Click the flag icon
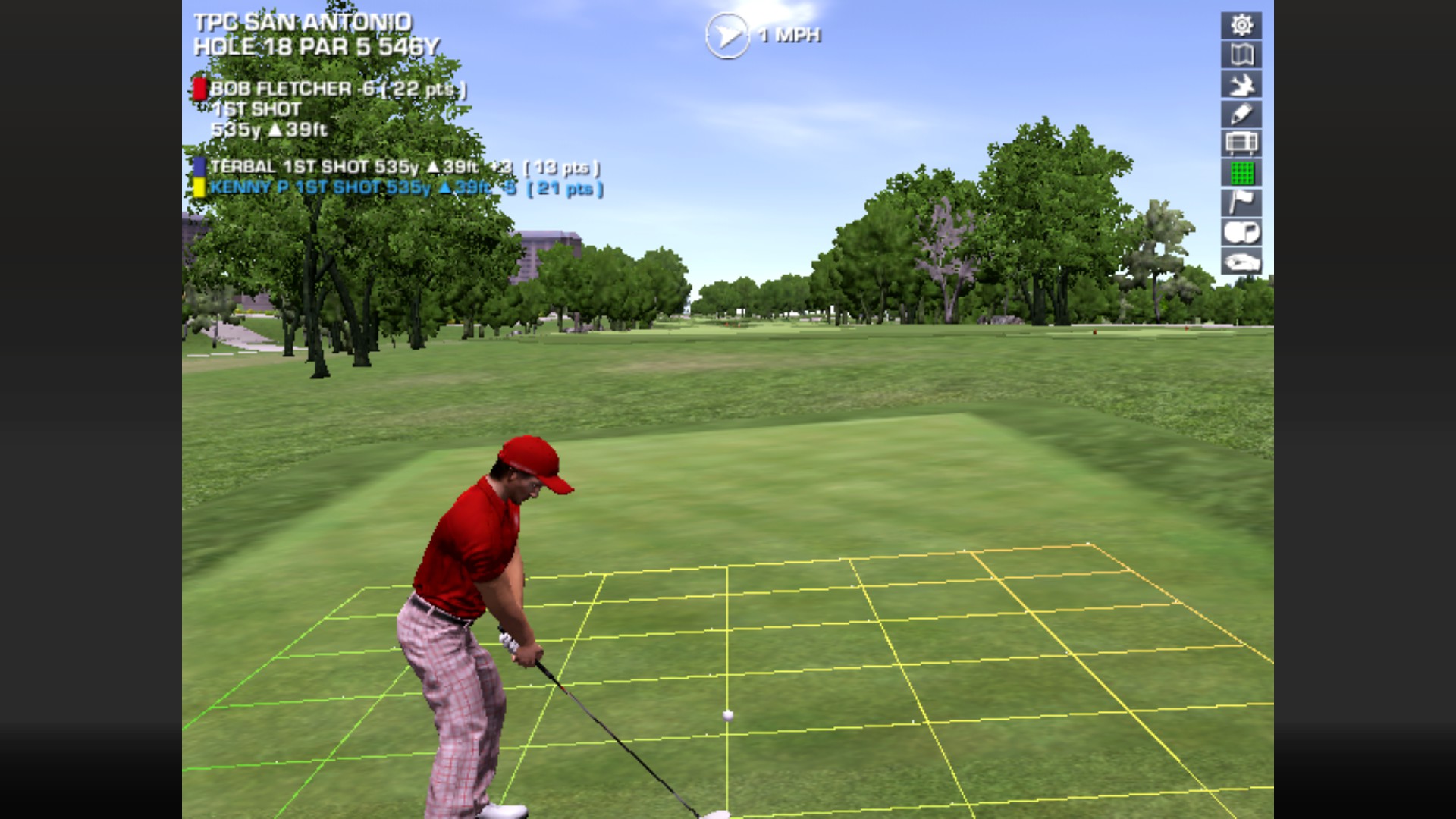This screenshot has width=1456, height=819. pos(1241,202)
